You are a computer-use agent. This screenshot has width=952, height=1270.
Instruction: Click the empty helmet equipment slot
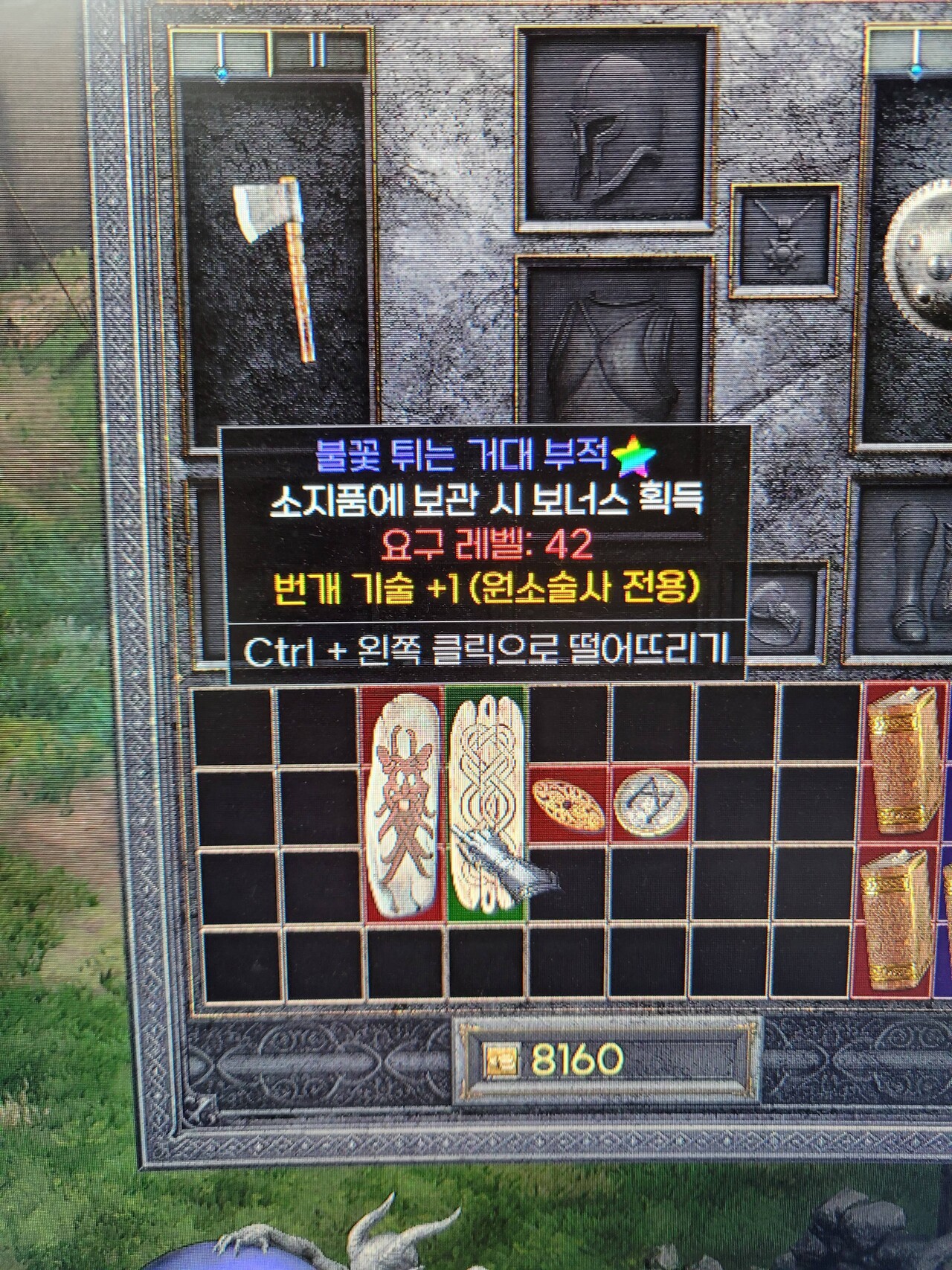click(610, 138)
